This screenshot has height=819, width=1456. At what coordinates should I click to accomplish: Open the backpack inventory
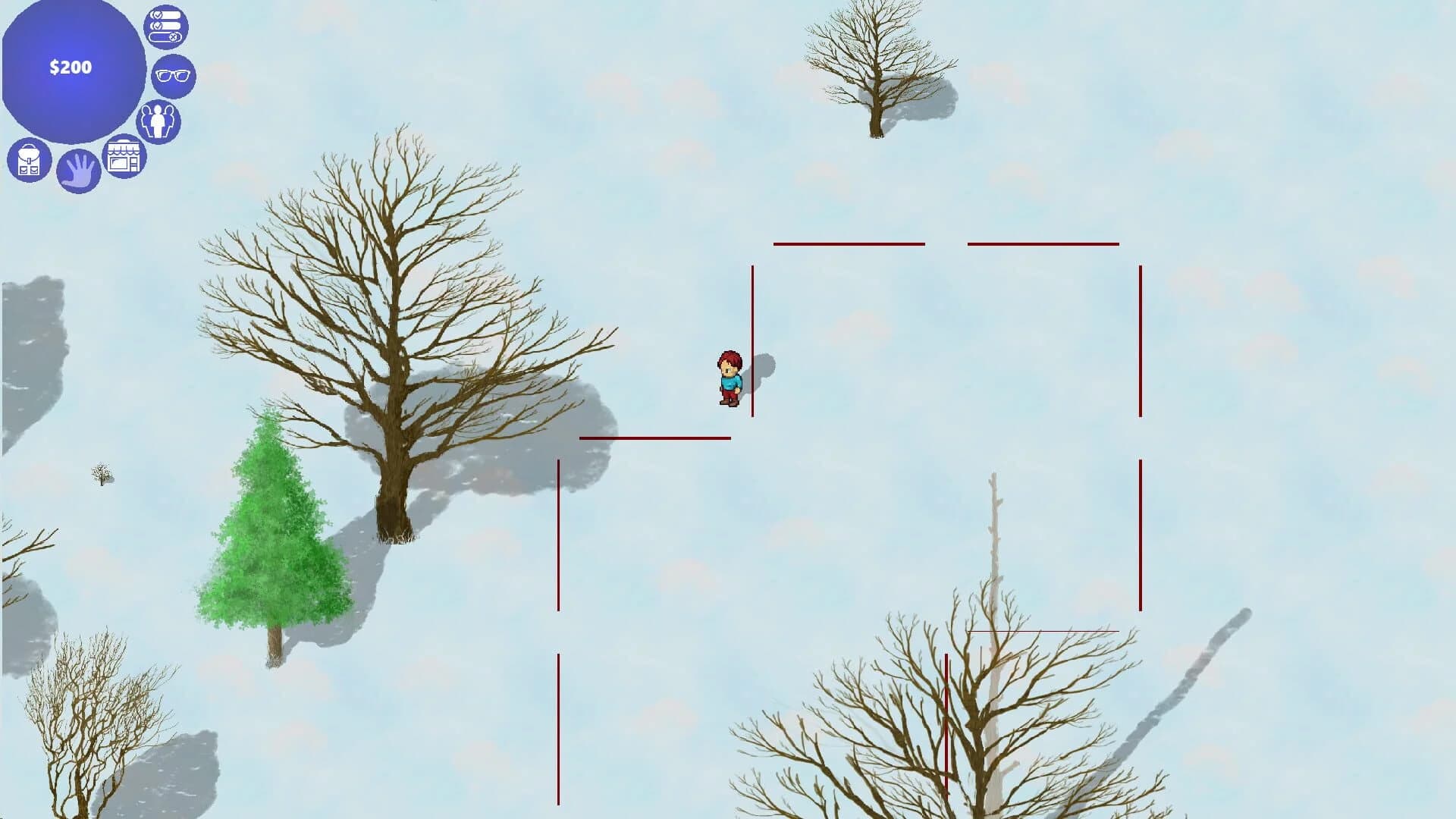[29, 159]
